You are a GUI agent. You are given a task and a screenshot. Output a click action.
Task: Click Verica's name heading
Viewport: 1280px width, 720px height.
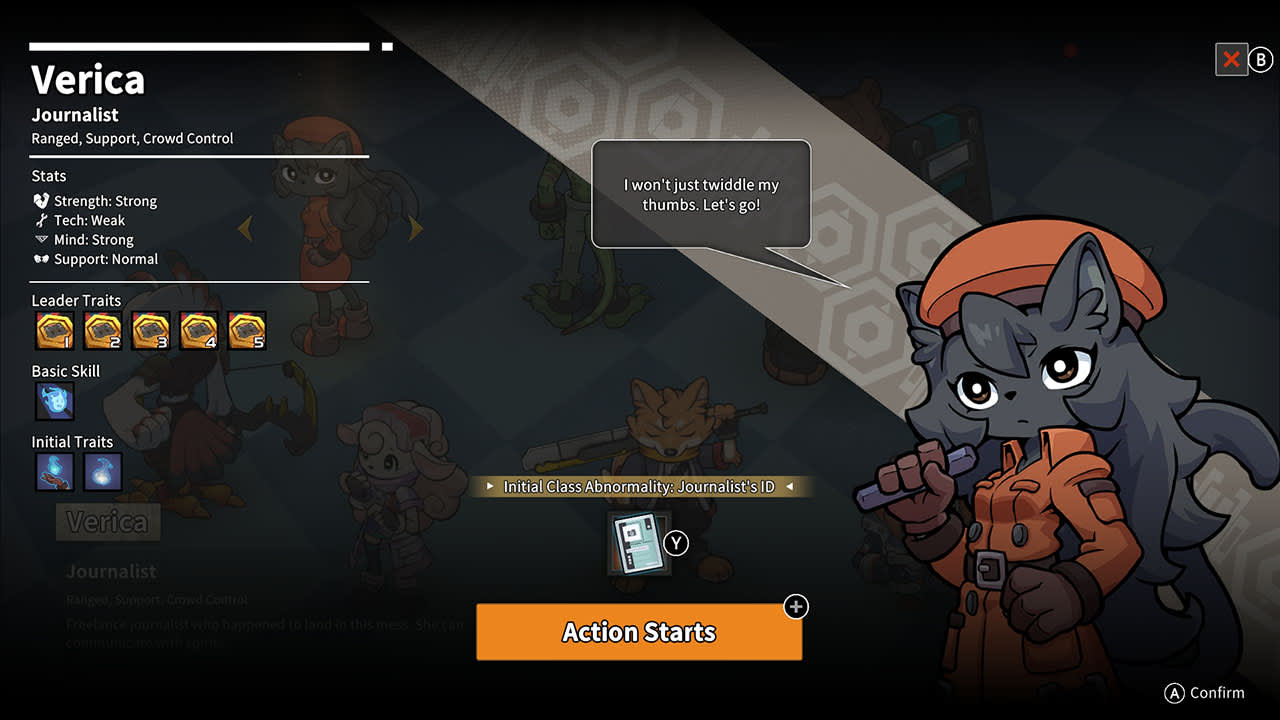pos(88,79)
